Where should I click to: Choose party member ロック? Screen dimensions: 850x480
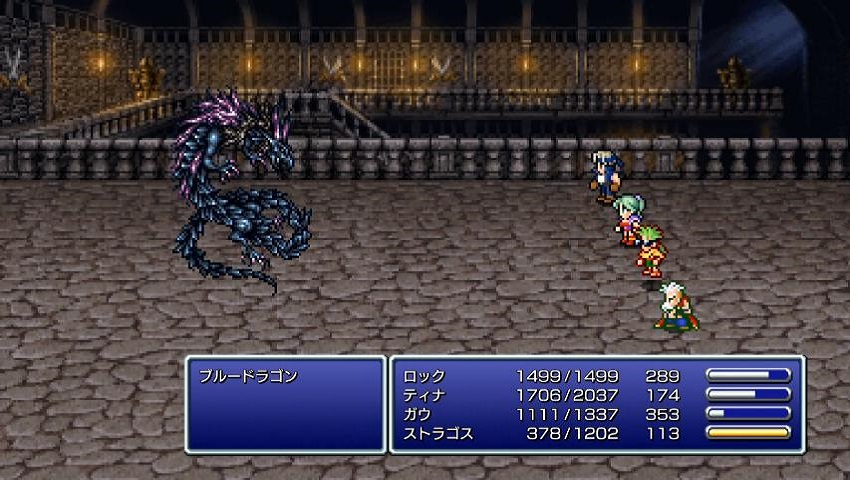pos(424,377)
